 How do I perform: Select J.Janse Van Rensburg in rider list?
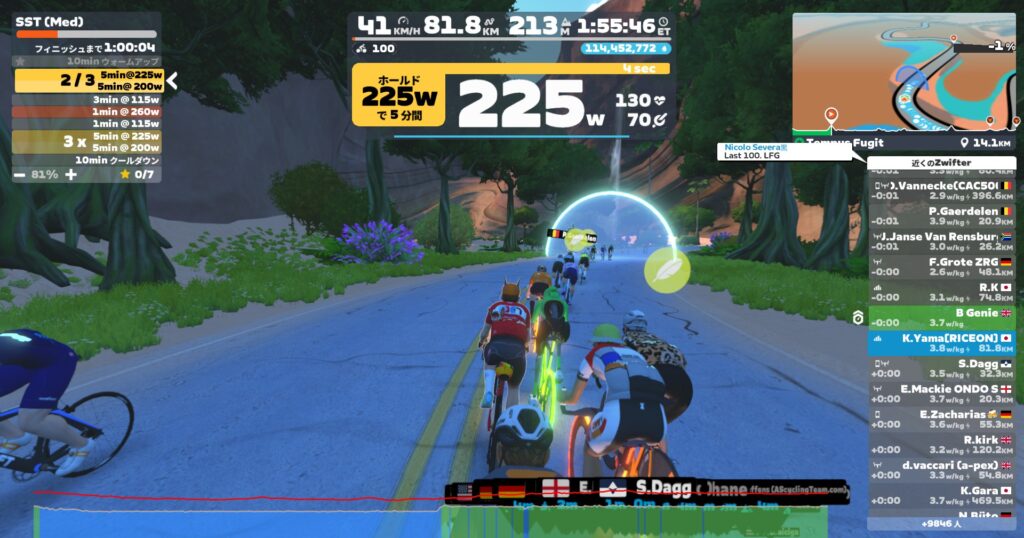pos(941,240)
